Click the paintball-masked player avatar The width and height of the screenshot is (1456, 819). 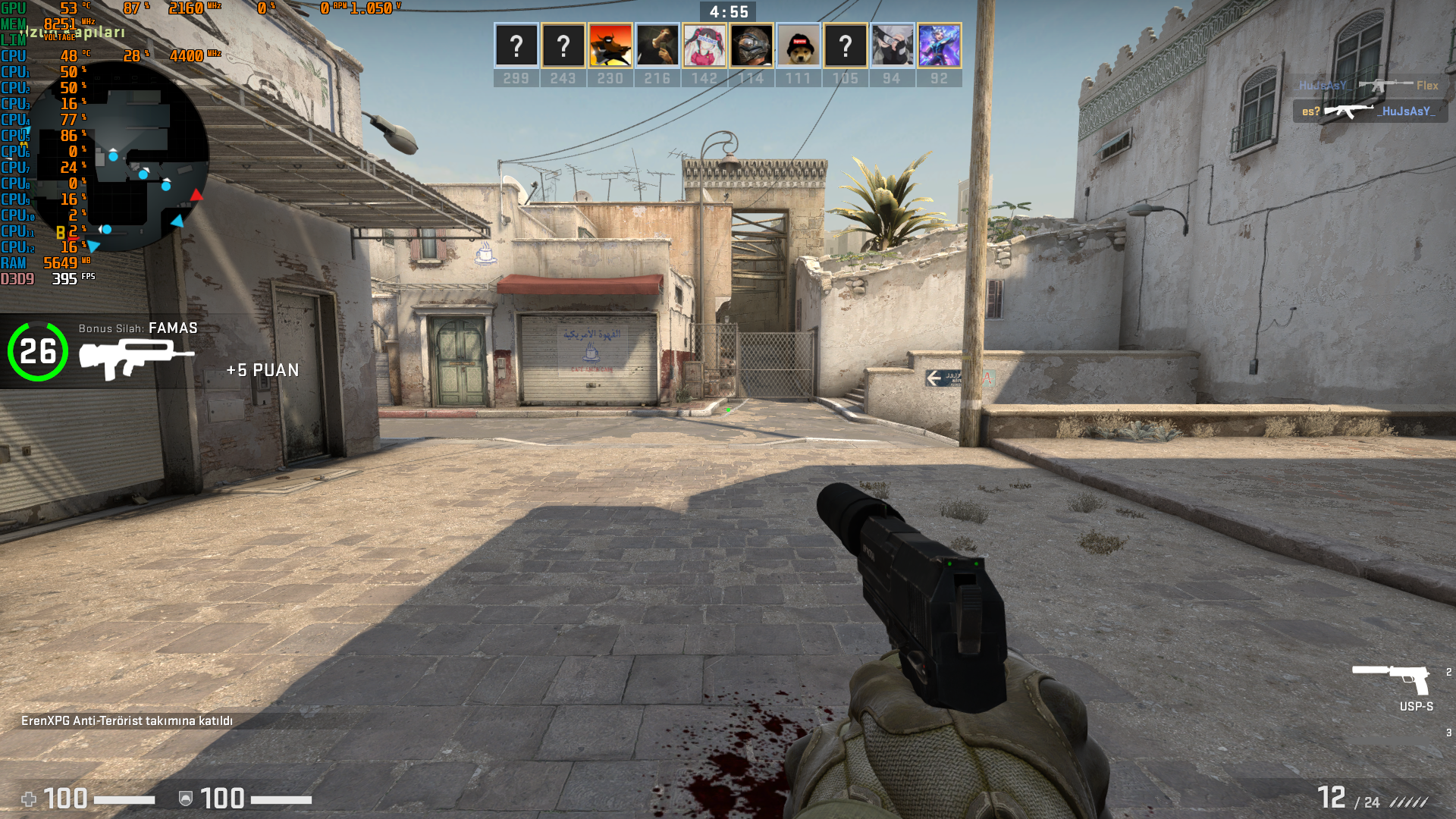coord(752,45)
